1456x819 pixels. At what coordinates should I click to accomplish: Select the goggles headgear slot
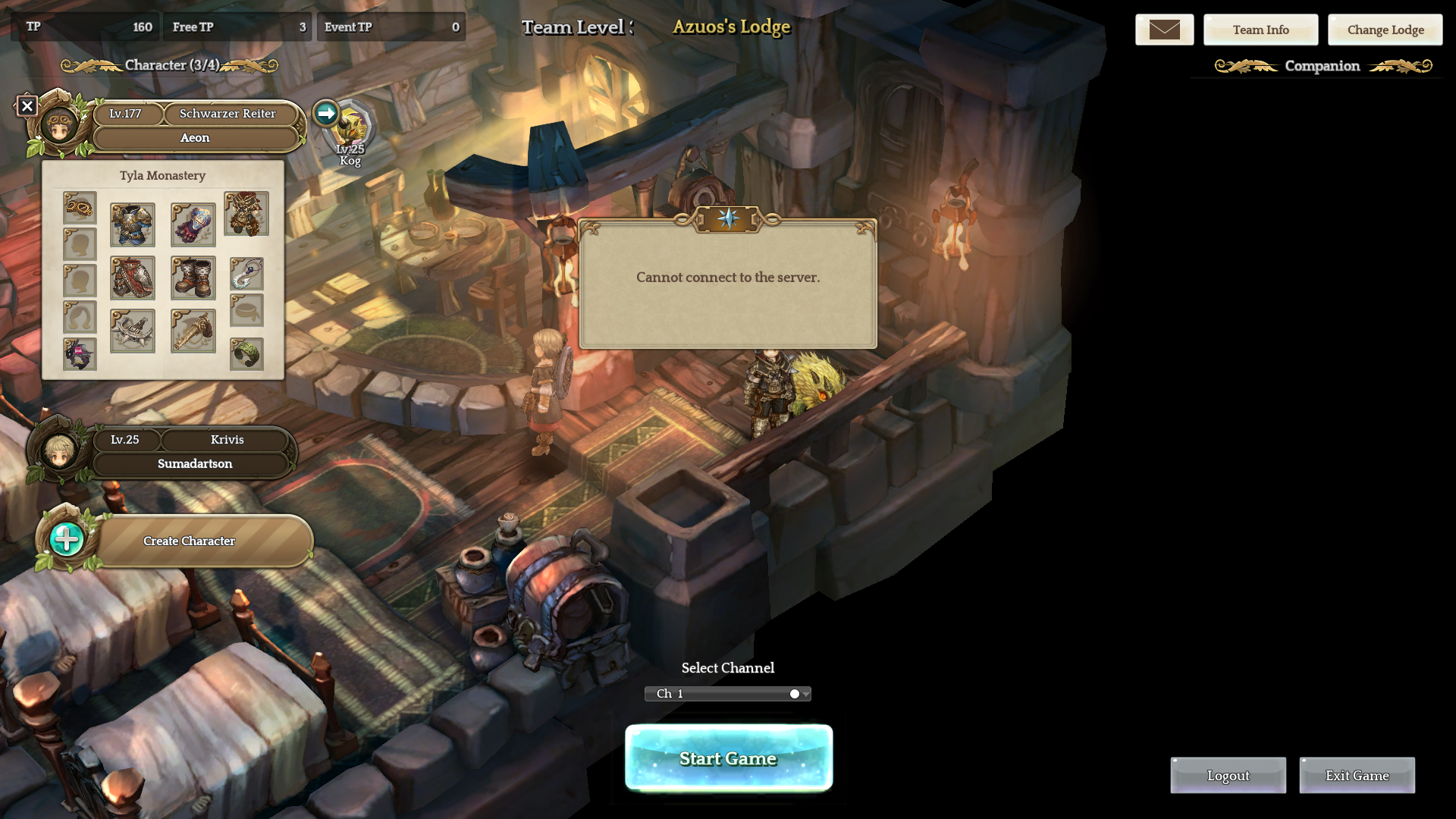(80, 207)
